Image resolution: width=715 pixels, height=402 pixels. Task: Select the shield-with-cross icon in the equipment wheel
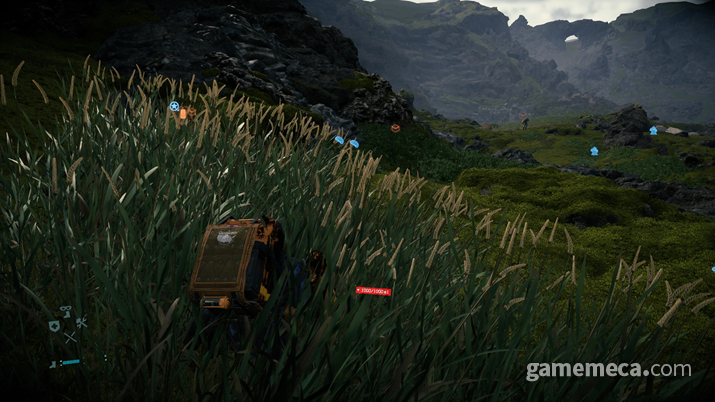(54, 326)
